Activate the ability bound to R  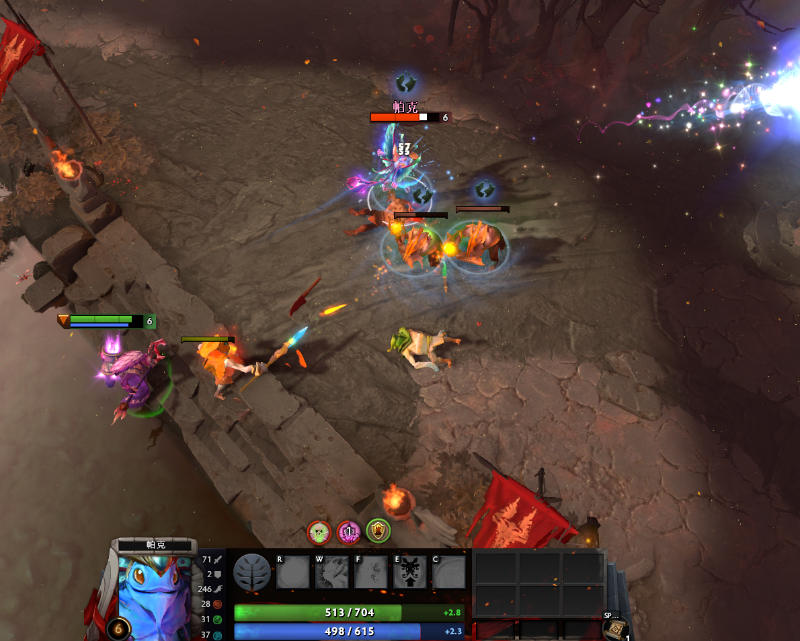[292, 573]
